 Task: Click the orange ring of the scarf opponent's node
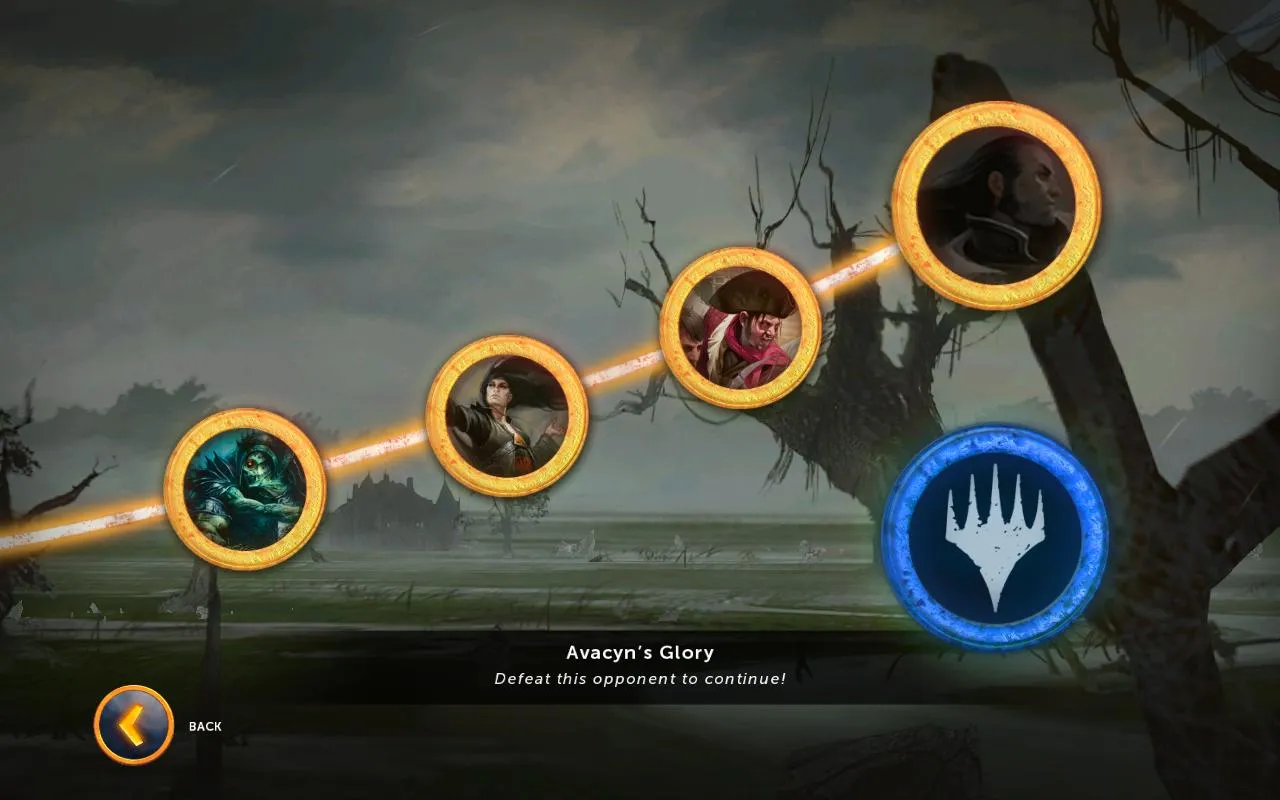click(737, 270)
